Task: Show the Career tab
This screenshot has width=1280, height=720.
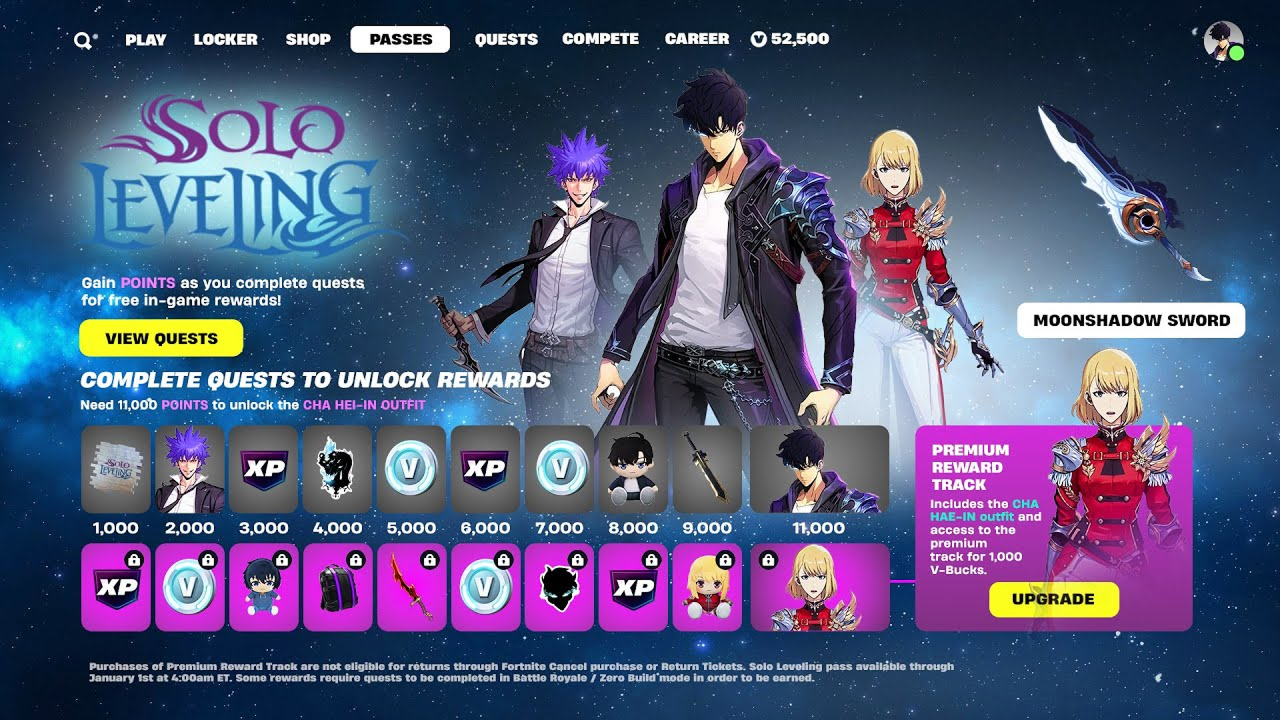Action: (697, 40)
